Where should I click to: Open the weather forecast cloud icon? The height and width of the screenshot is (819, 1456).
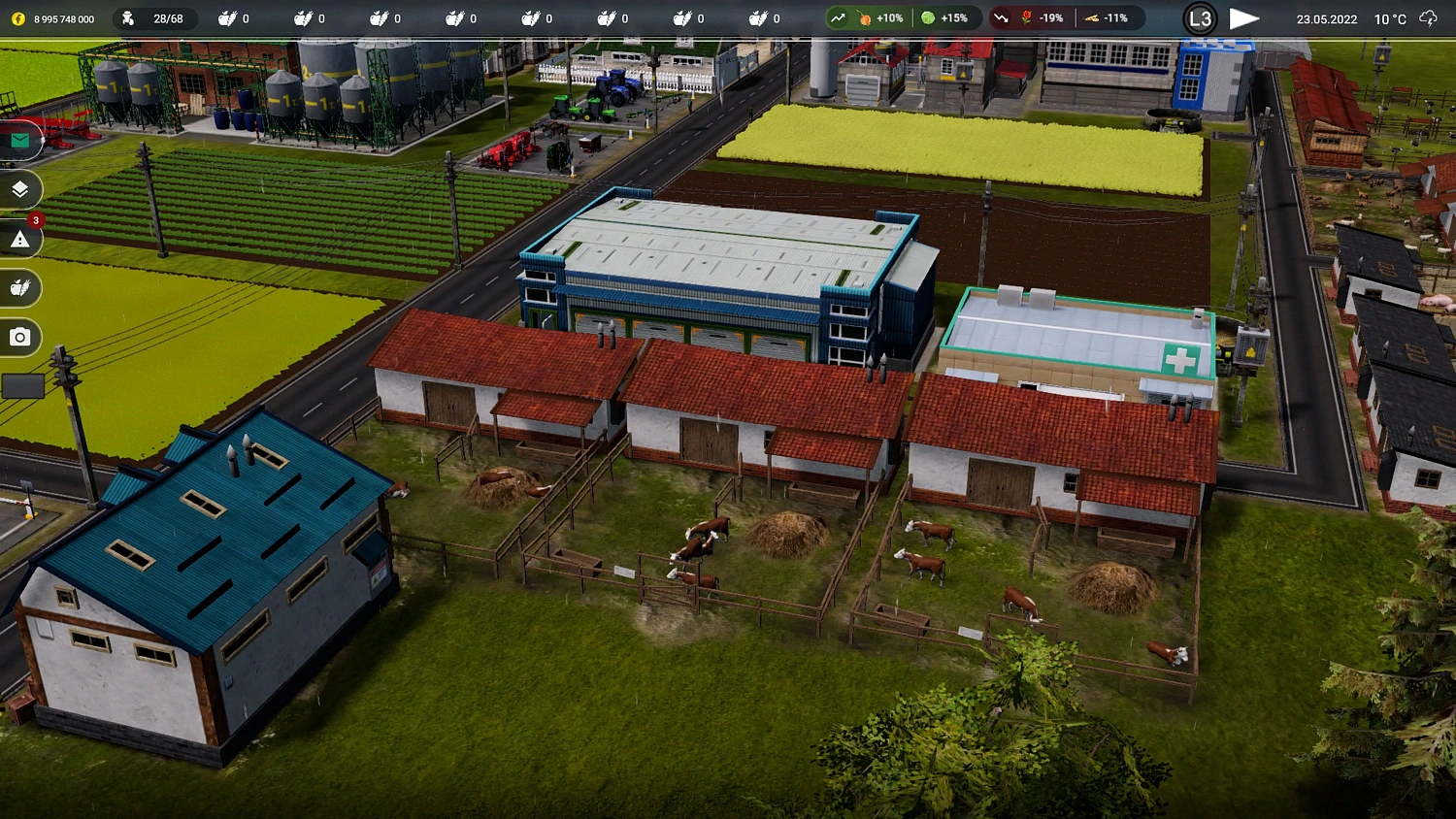point(1427,17)
